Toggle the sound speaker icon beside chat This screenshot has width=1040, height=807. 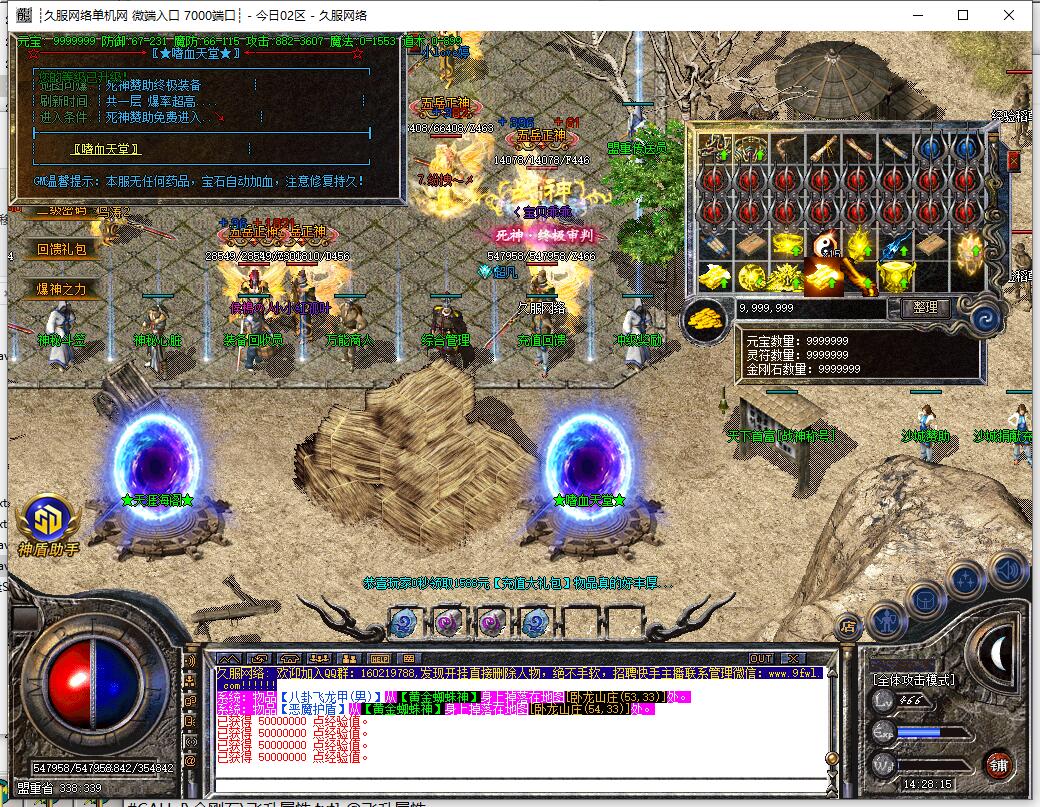pos(189,661)
